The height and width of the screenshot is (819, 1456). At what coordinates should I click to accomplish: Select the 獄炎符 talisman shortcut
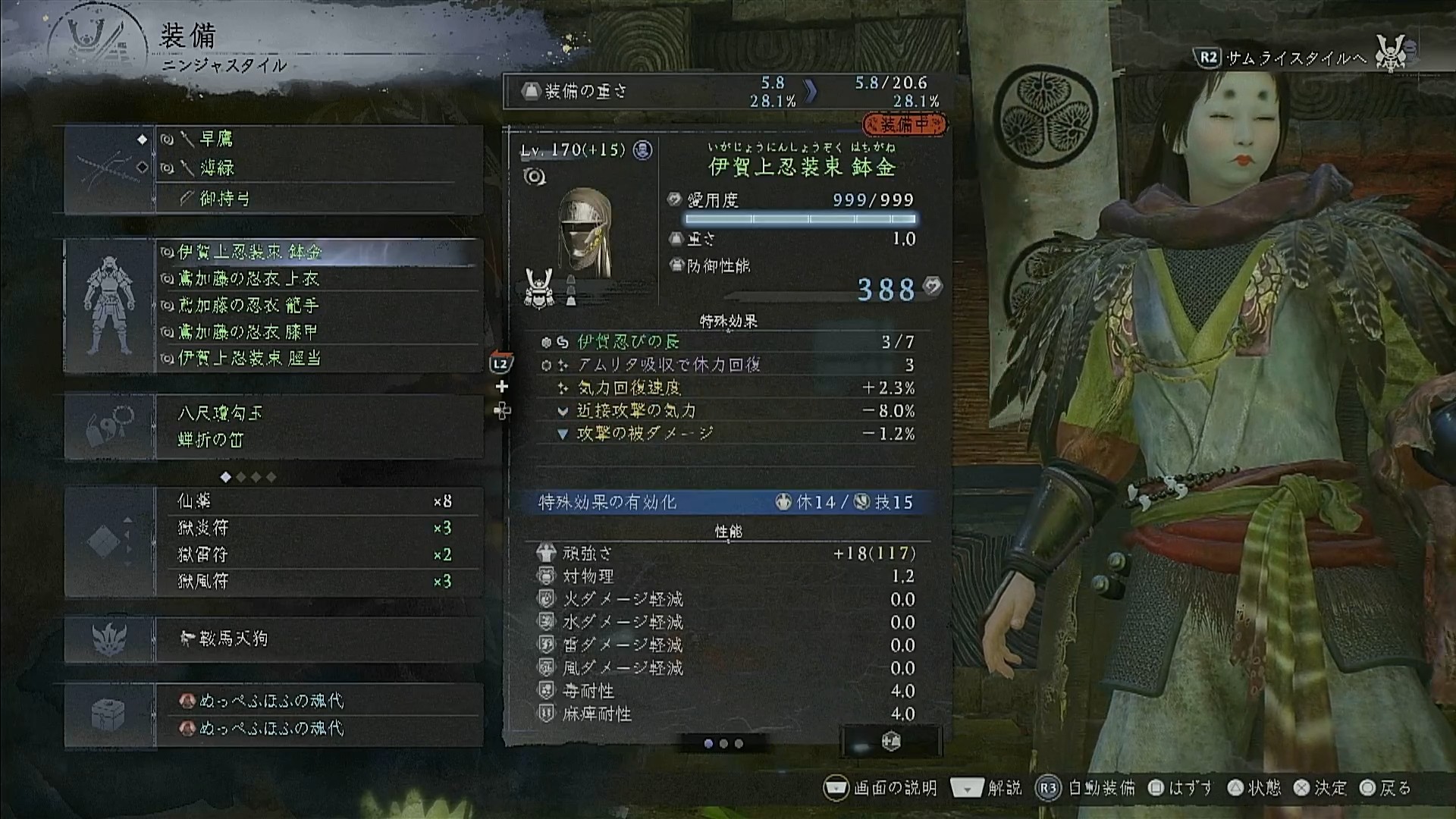318,528
